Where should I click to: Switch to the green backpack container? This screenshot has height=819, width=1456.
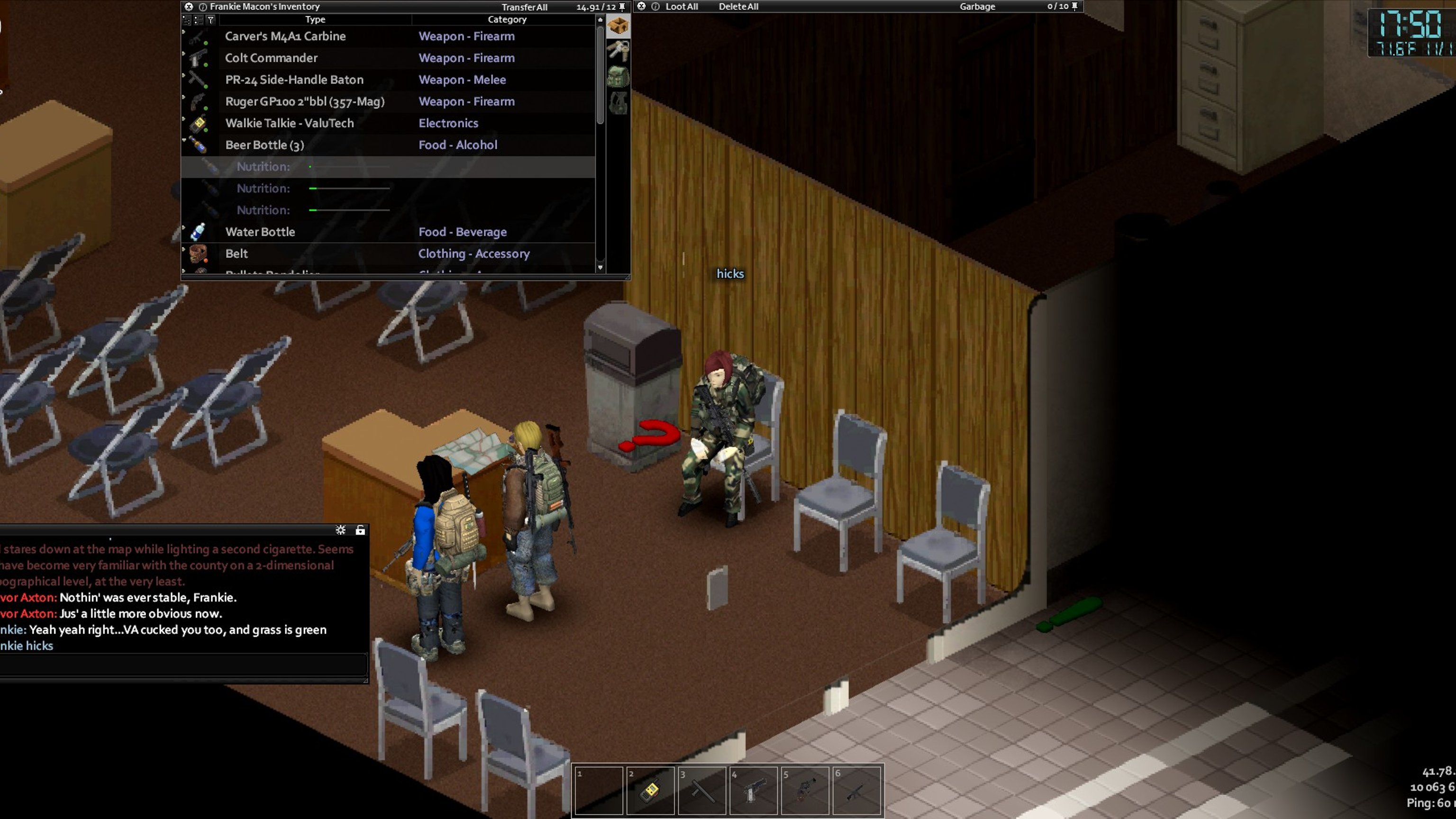click(618, 76)
